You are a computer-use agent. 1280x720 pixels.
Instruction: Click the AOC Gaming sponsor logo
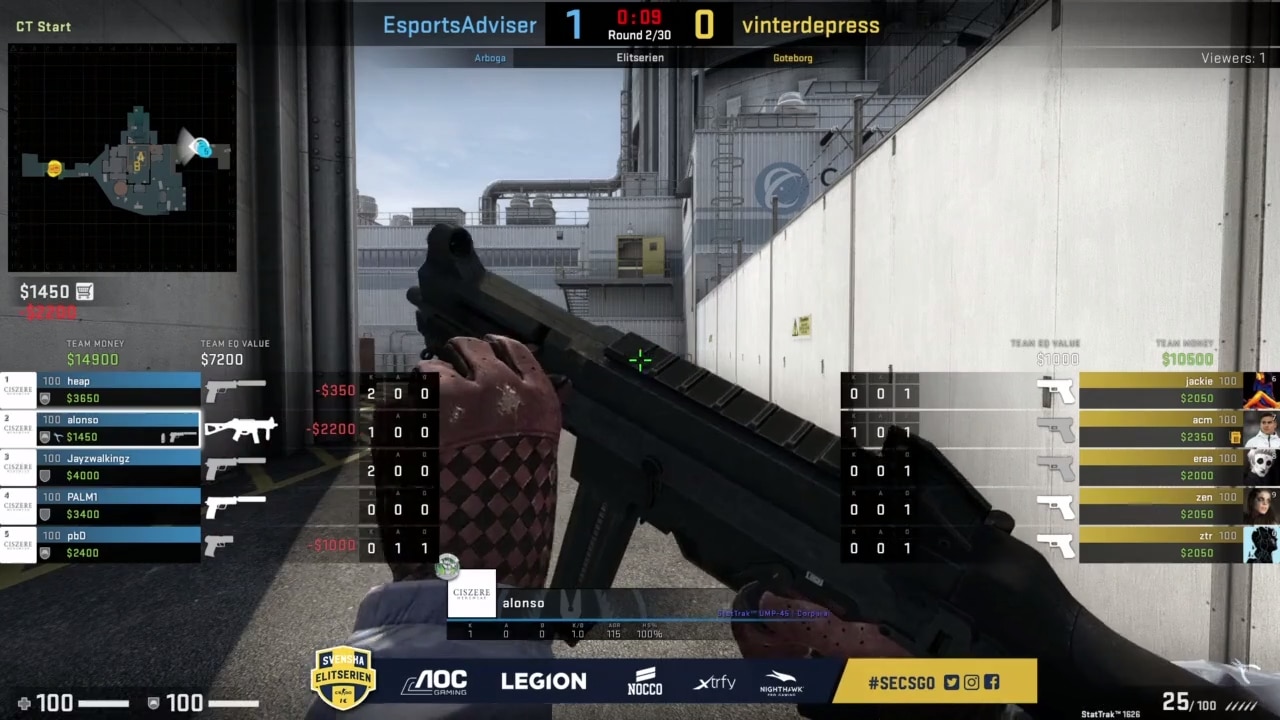click(x=437, y=681)
